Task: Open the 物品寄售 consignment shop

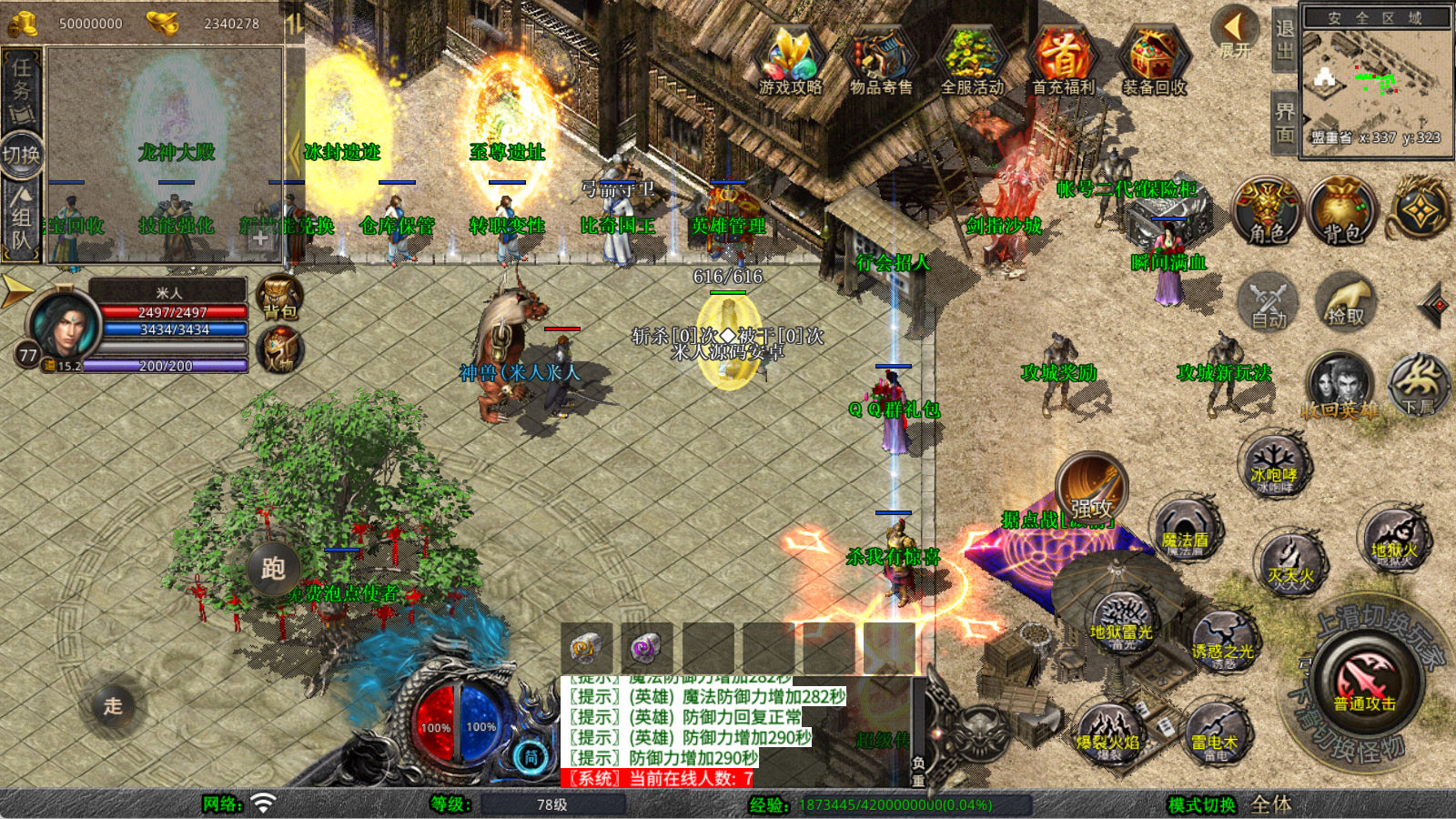Action: click(880, 61)
